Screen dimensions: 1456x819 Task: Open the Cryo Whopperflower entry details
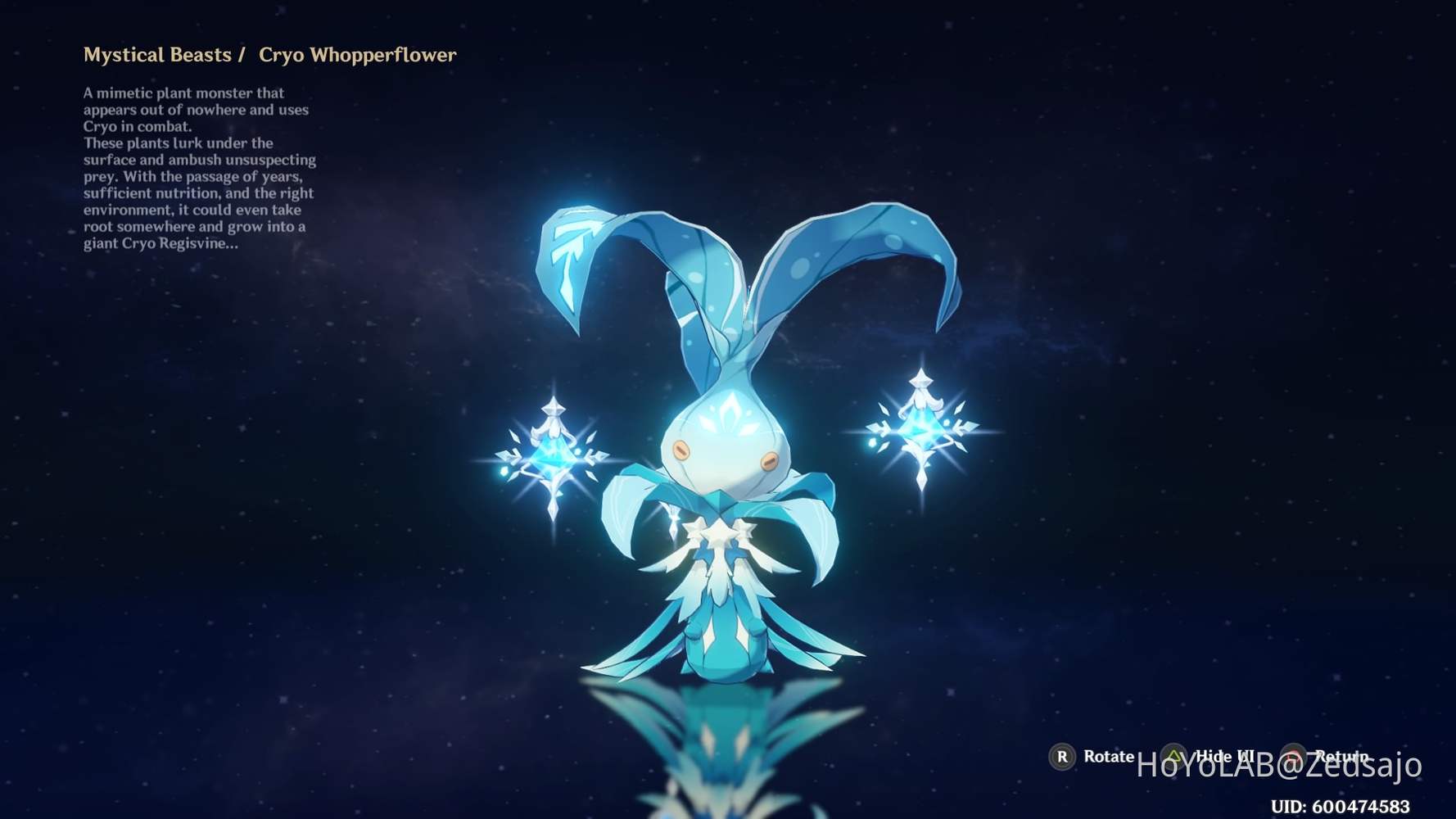[358, 55]
